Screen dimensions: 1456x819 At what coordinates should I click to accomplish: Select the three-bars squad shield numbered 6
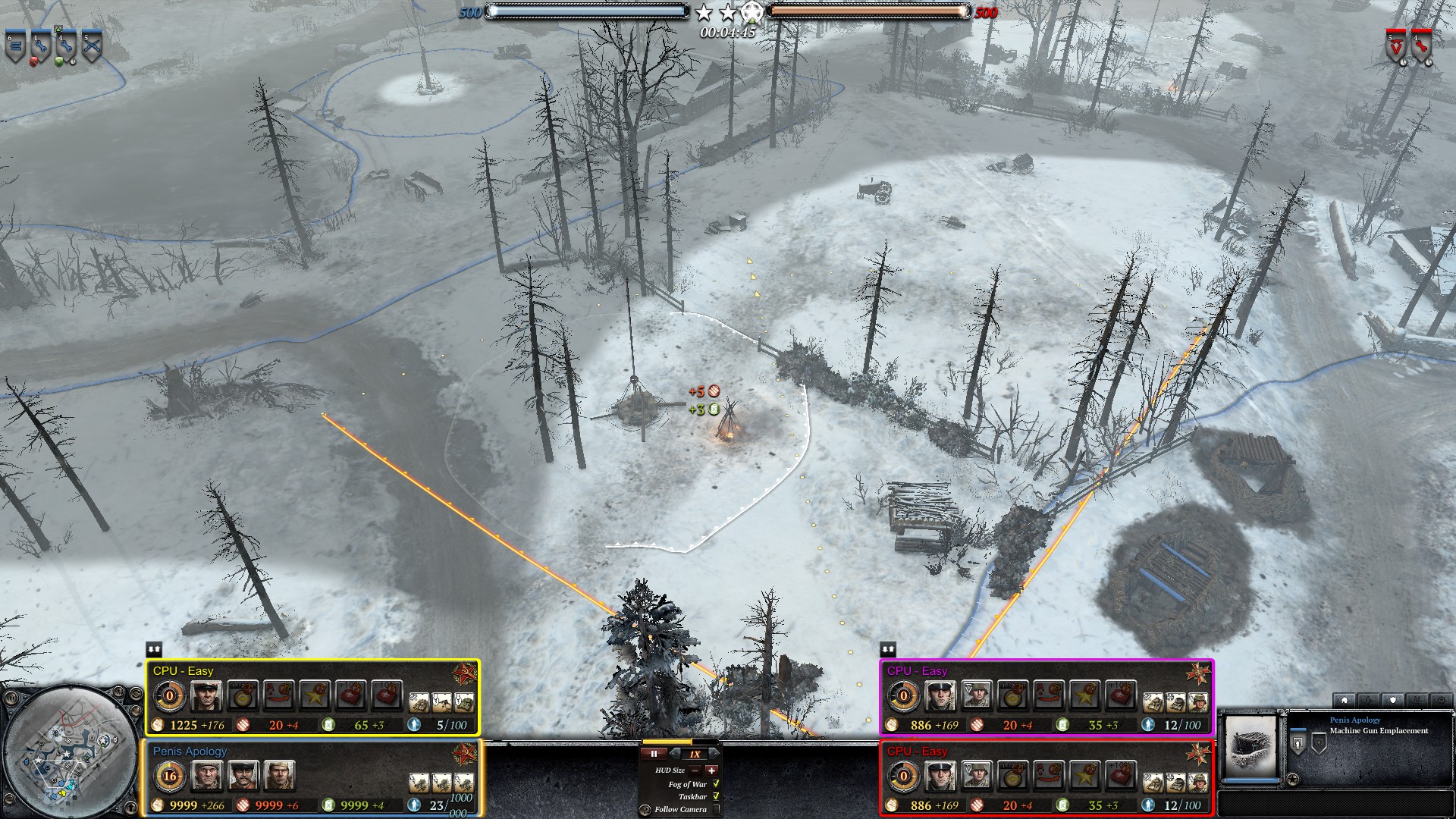[x=15, y=47]
